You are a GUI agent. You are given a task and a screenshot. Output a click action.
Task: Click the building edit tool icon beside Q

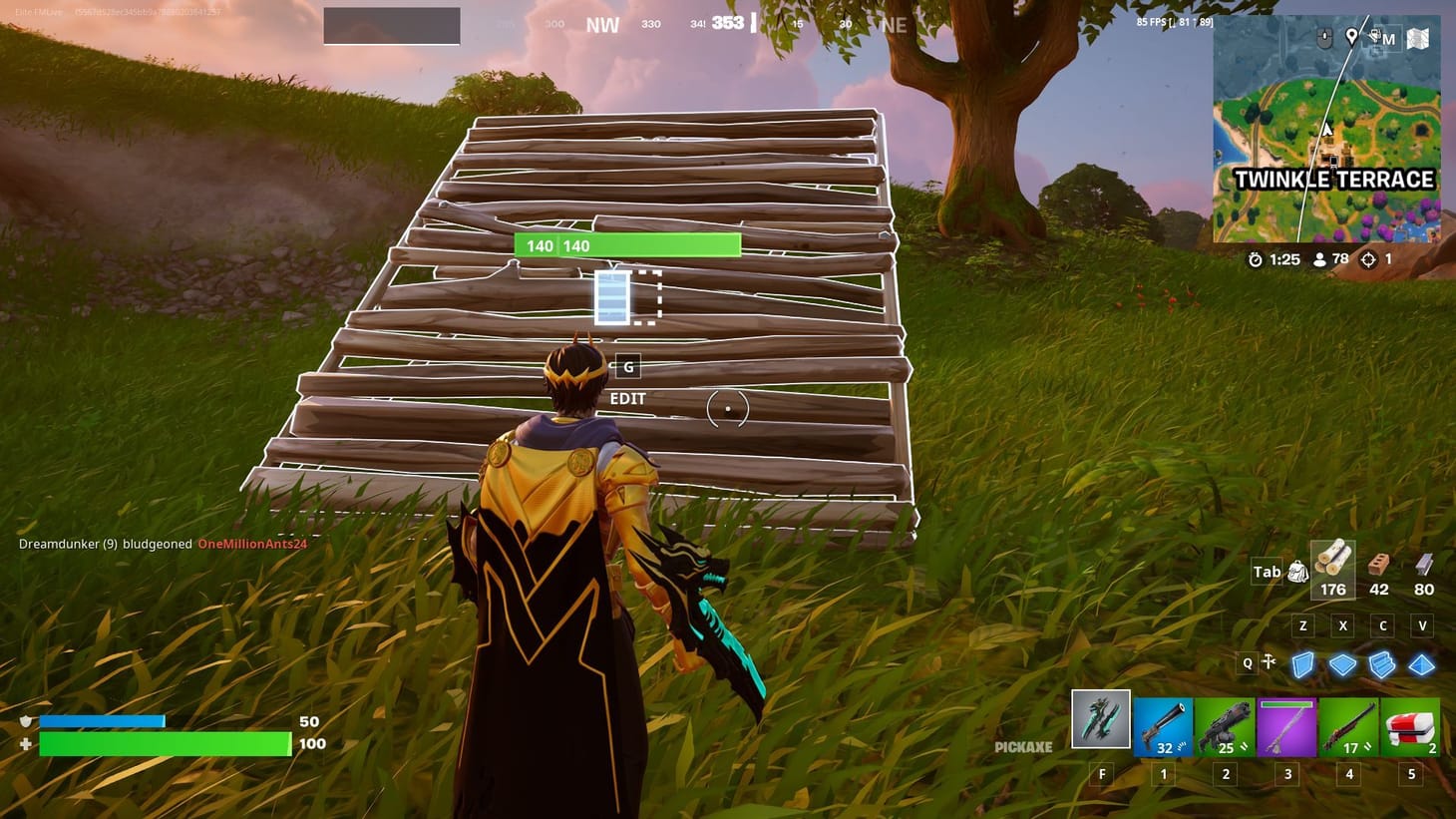point(1269,661)
